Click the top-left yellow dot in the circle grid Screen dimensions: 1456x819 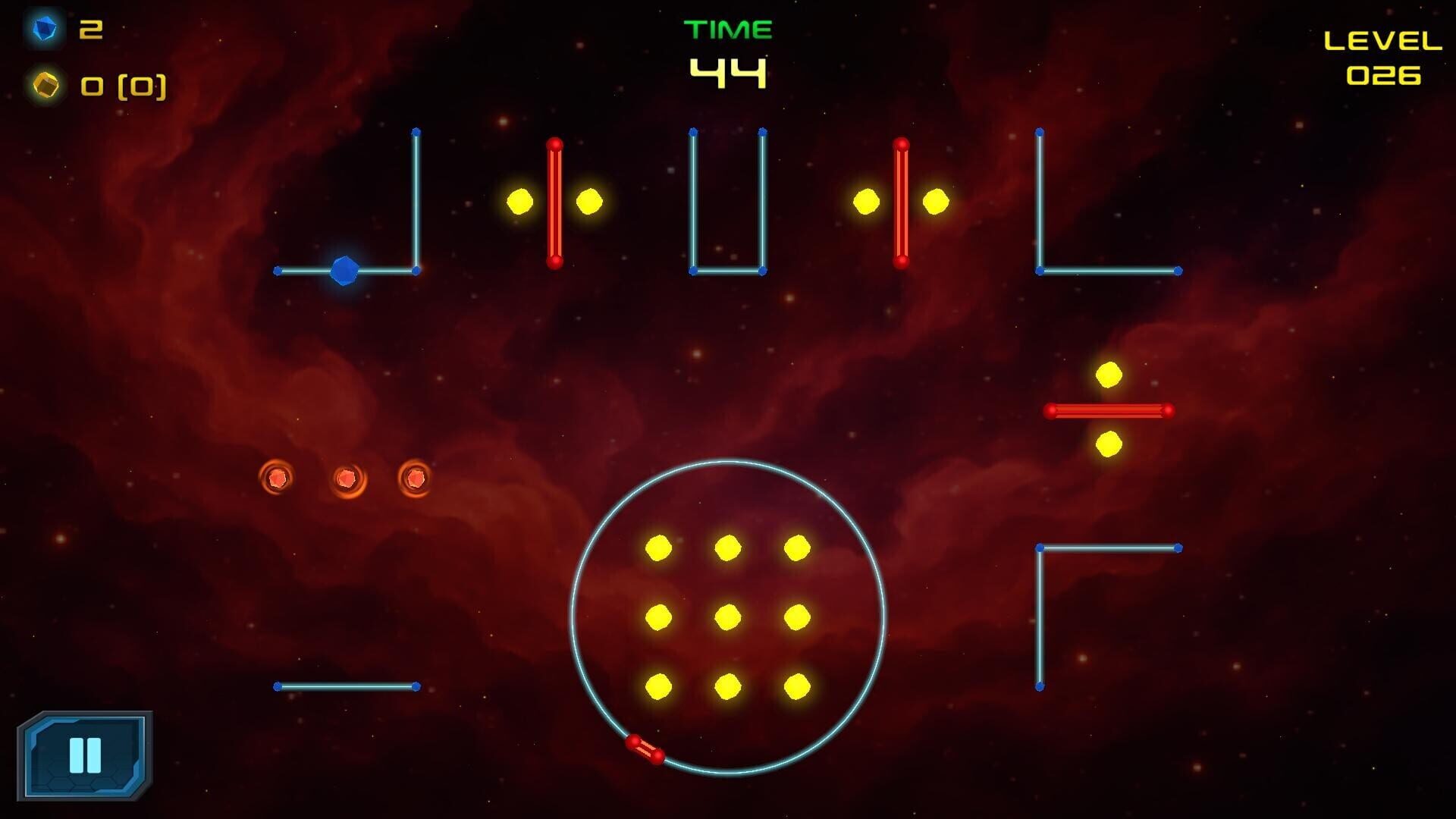pyautogui.click(x=657, y=548)
